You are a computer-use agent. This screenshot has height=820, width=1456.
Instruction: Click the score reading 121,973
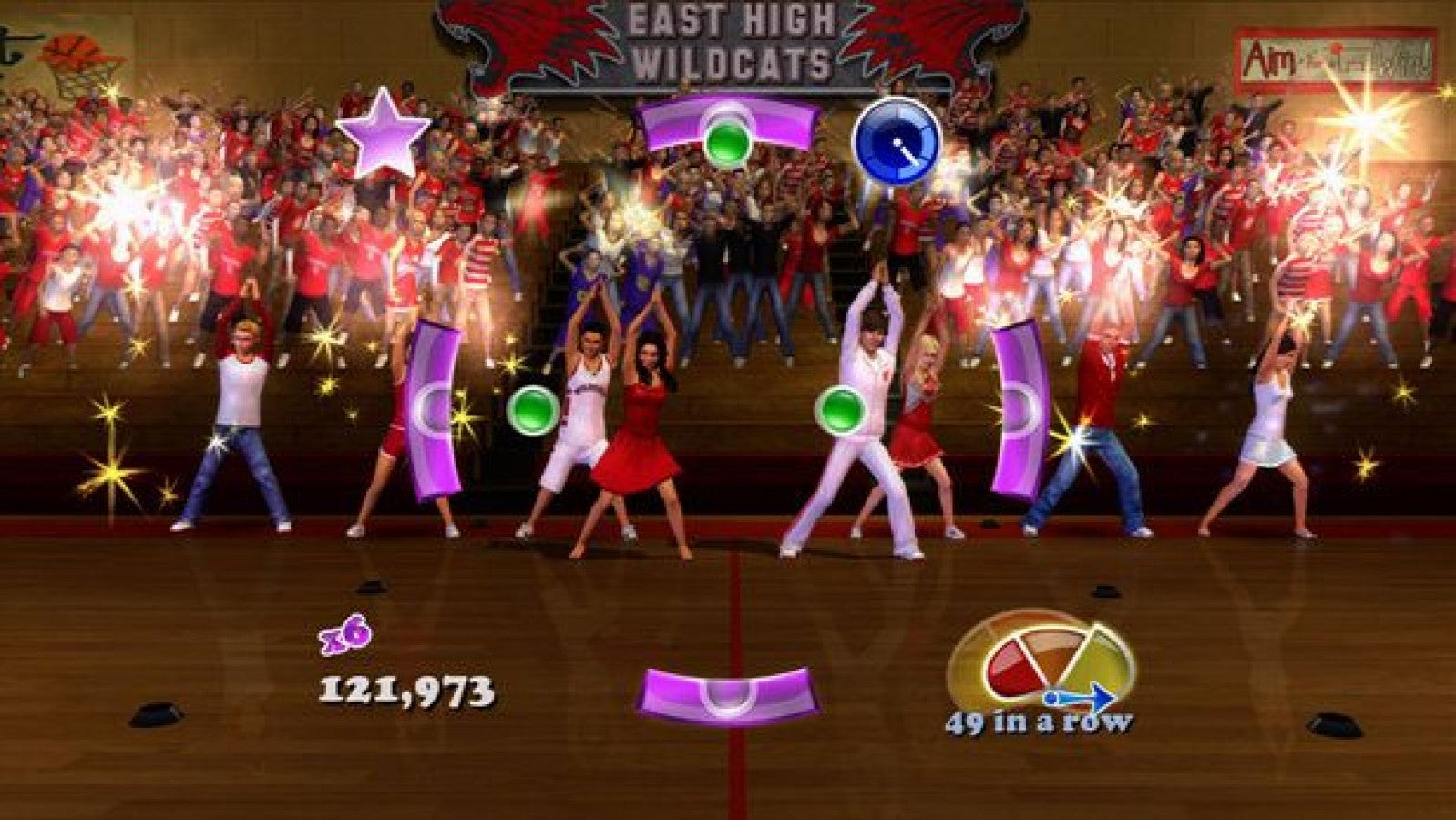point(408,692)
